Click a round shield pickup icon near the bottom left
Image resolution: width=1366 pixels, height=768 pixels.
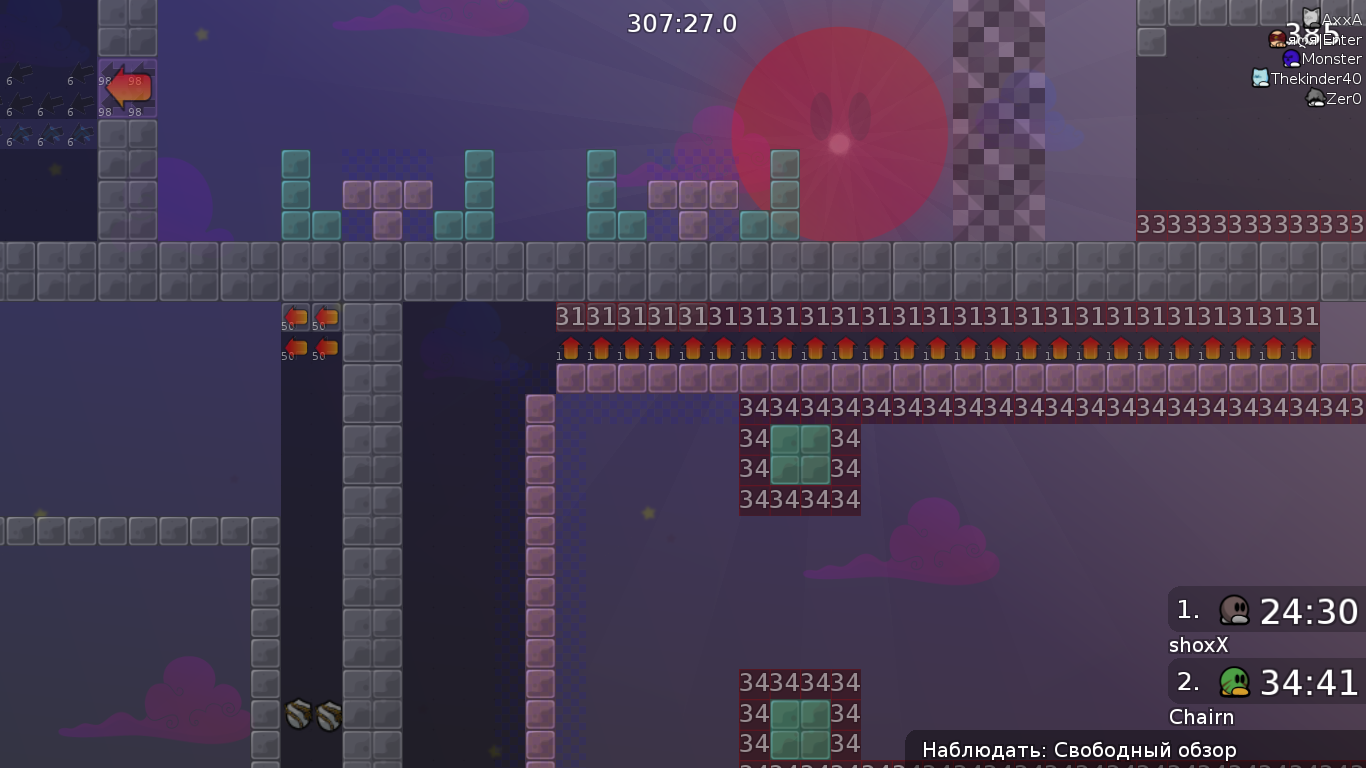click(297, 716)
